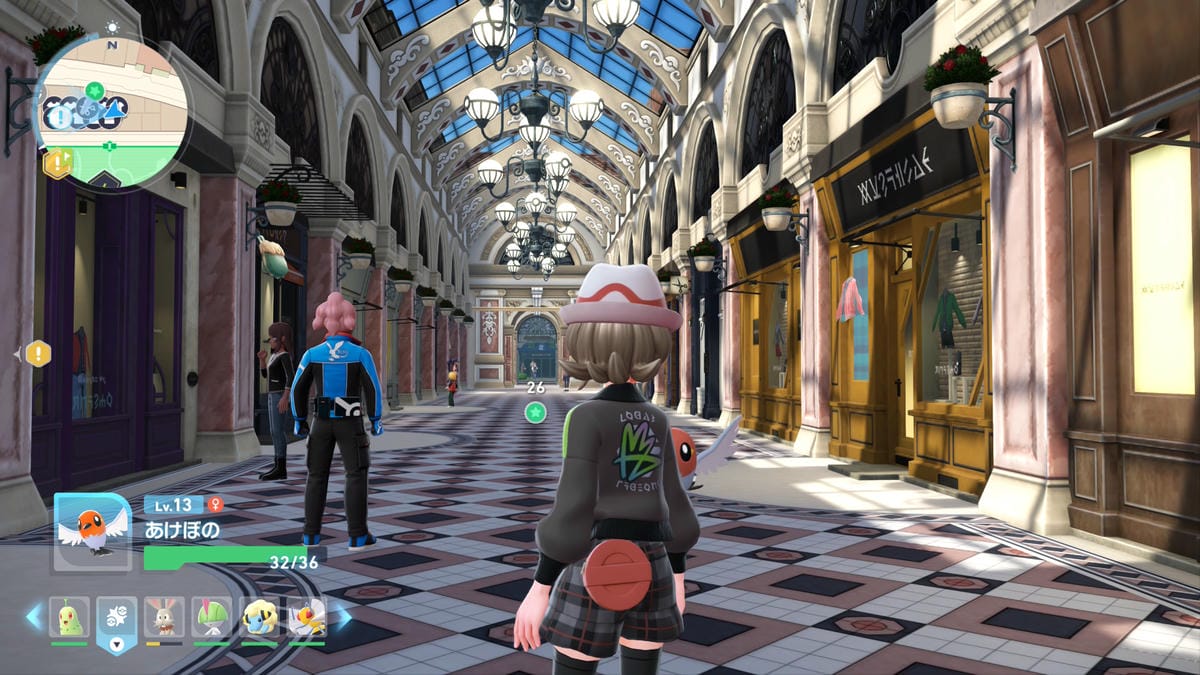Select the highlighted Poké Ball party slot
The height and width of the screenshot is (675, 1200).
pyautogui.click(x=117, y=620)
